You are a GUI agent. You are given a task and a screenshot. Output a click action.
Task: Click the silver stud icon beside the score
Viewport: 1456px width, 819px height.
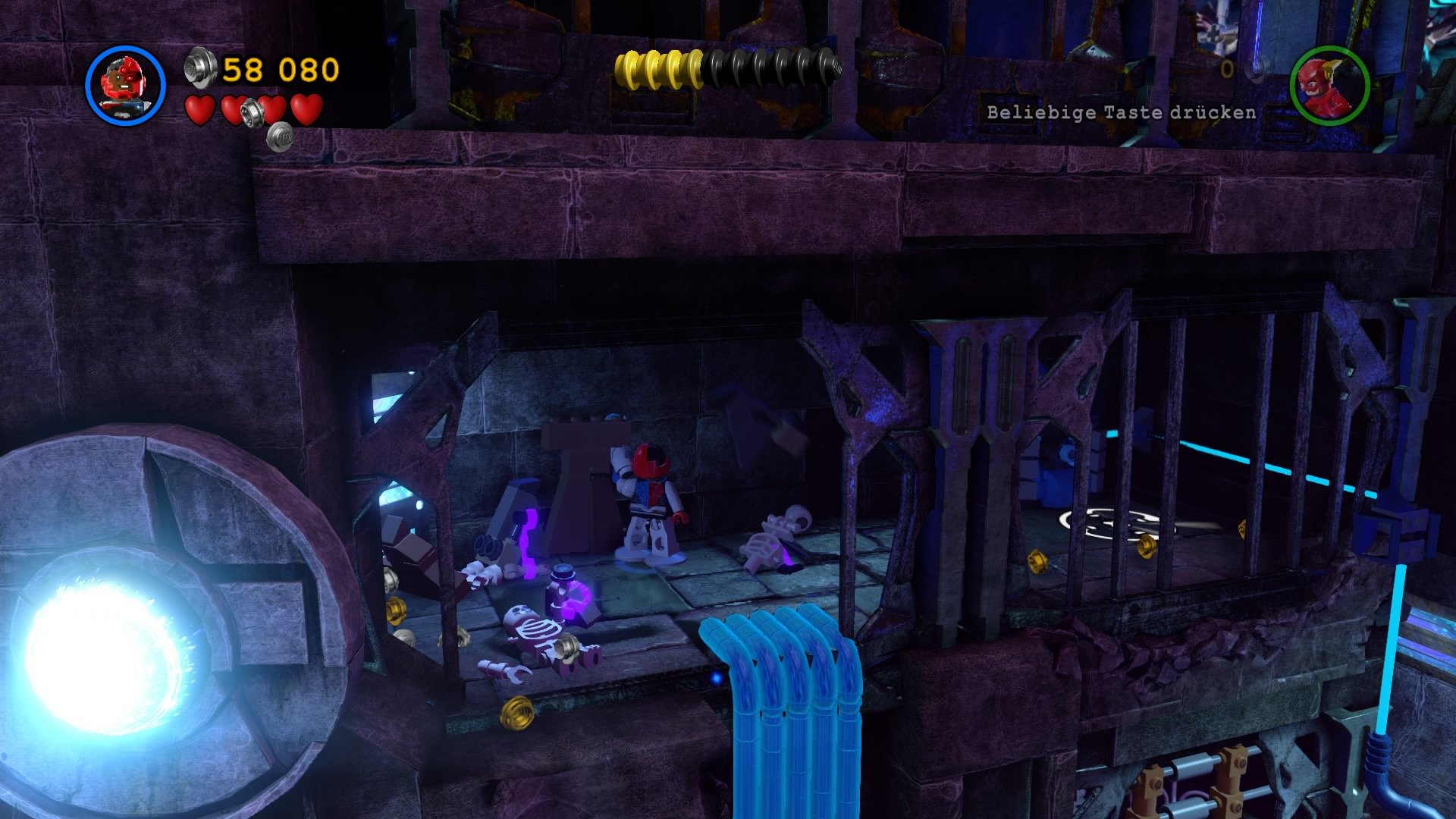point(197,68)
